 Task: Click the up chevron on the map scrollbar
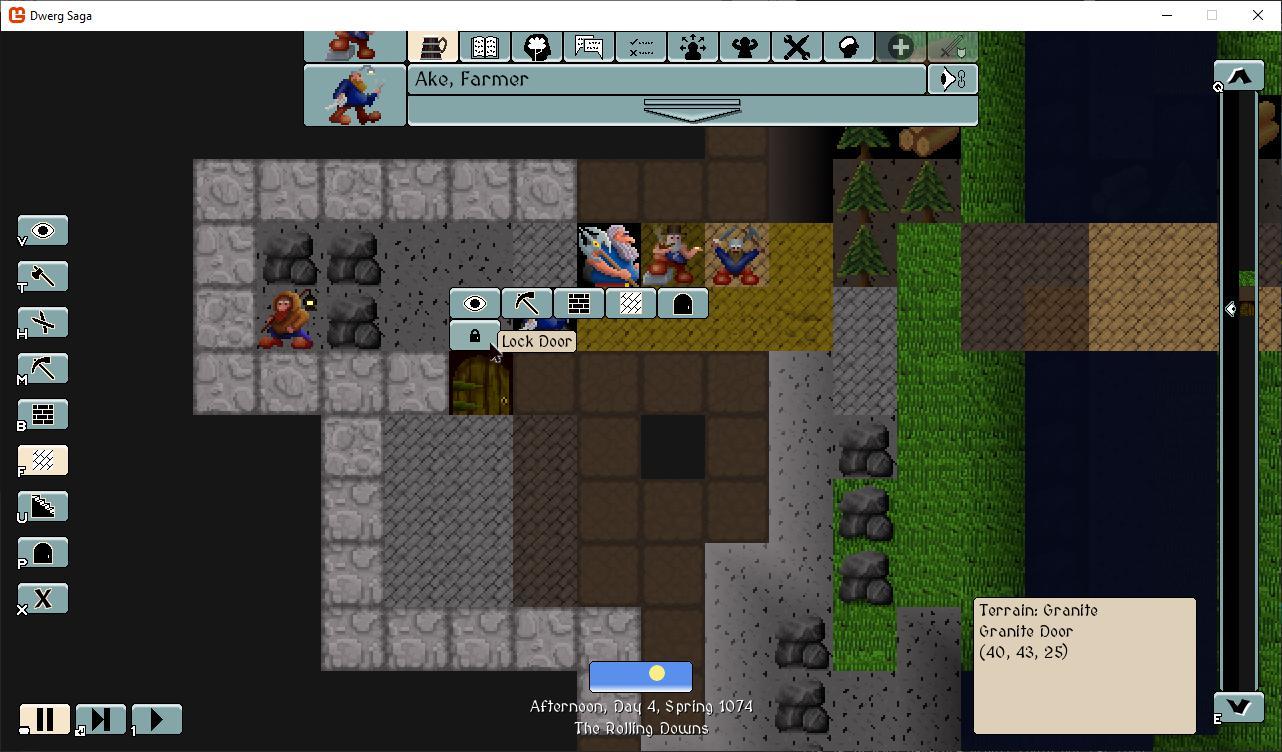coord(1238,74)
